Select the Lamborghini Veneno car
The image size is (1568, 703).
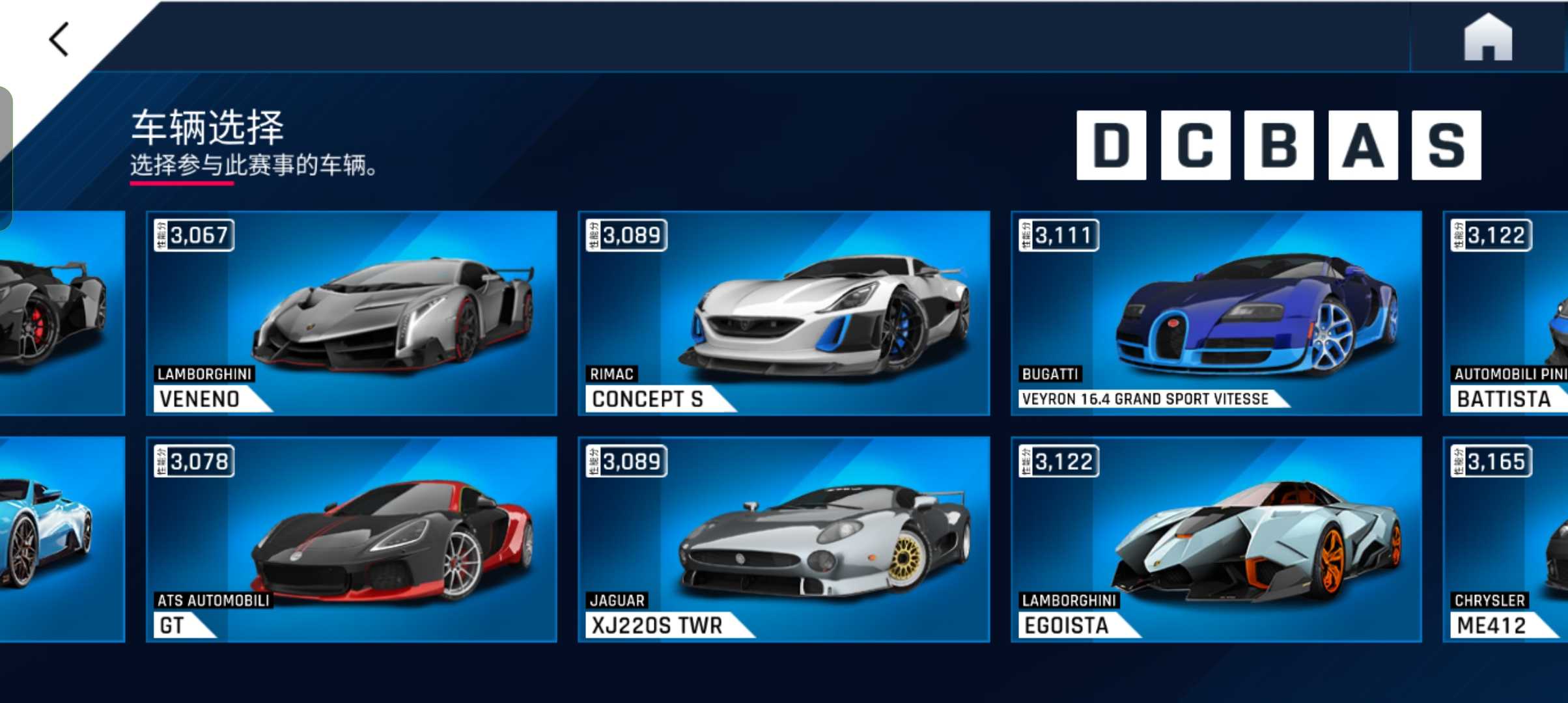(x=352, y=313)
